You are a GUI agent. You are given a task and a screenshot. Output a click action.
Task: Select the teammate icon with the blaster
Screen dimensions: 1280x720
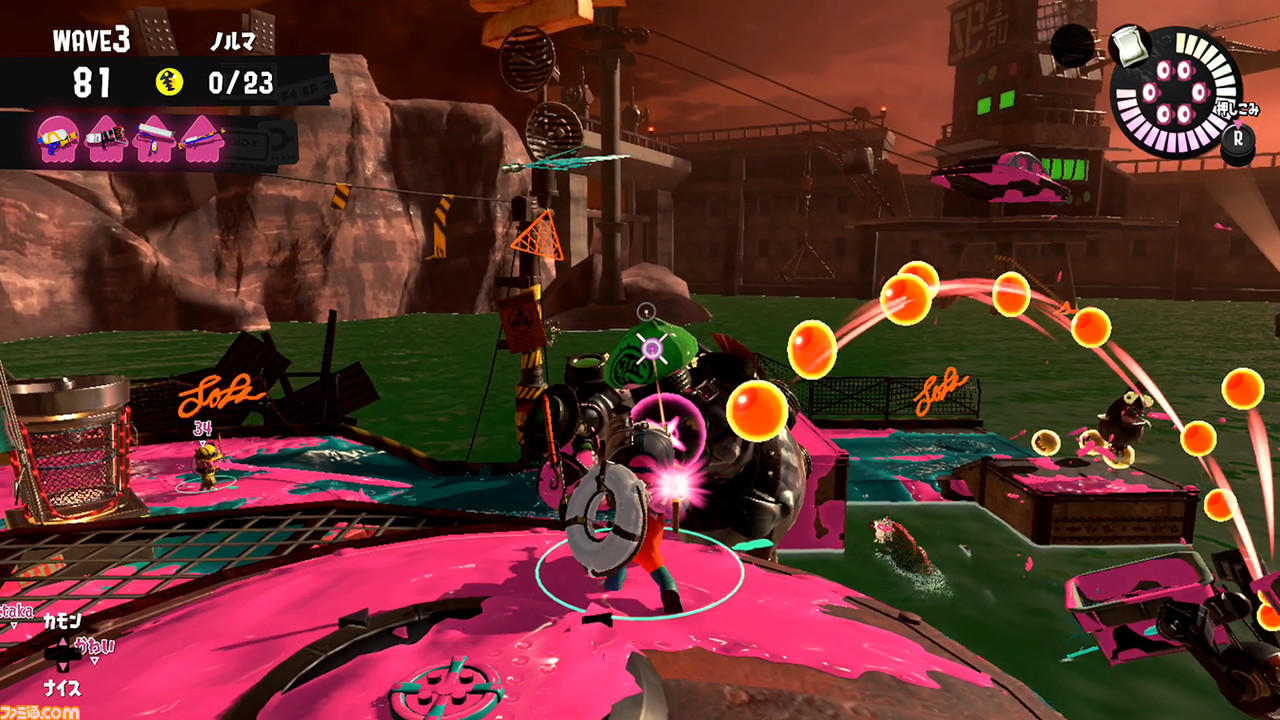tap(106, 138)
